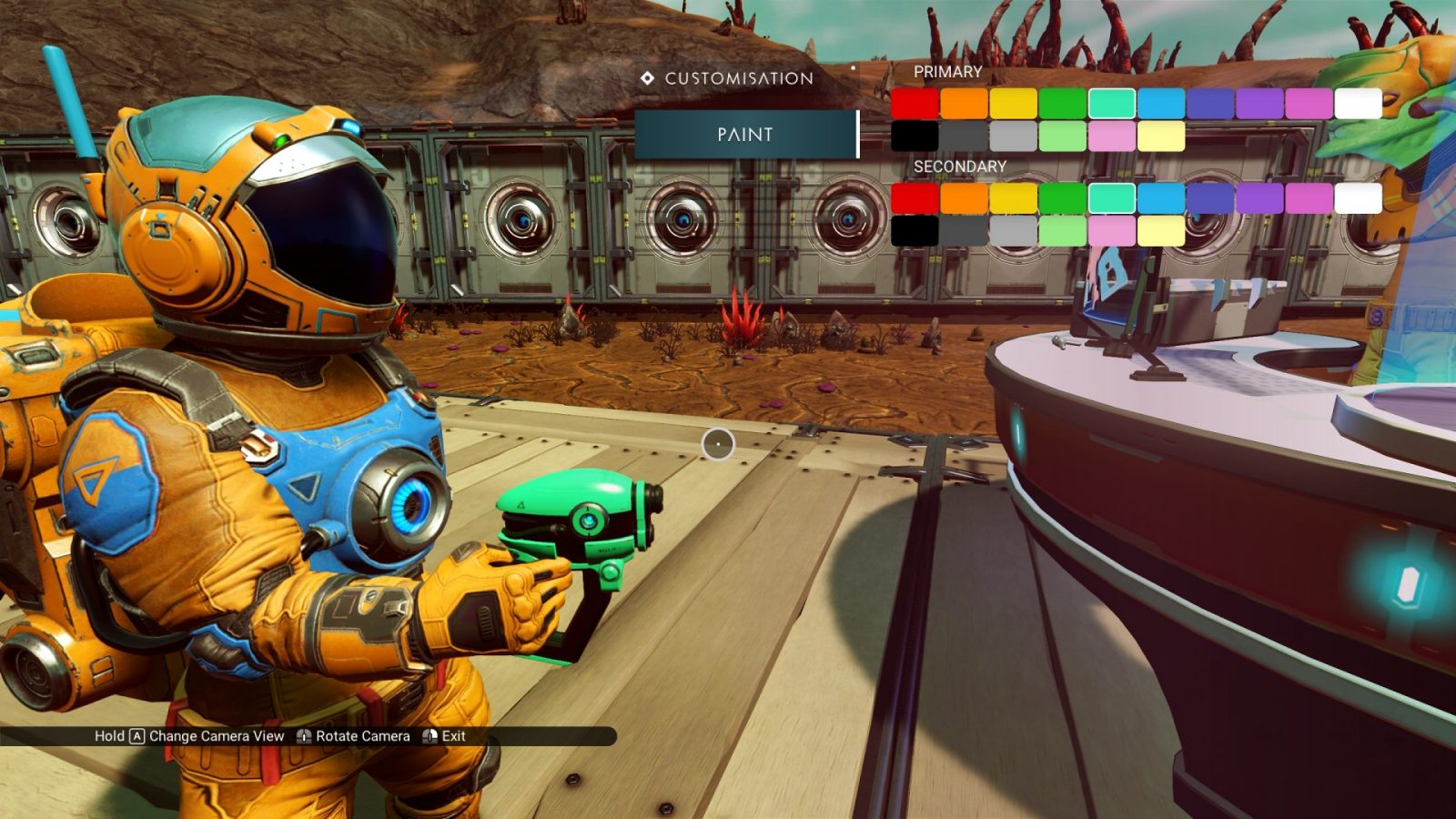Image resolution: width=1456 pixels, height=819 pixels.
Task: Choose the white Primary colour swatch
Action: coord(1358,104)
